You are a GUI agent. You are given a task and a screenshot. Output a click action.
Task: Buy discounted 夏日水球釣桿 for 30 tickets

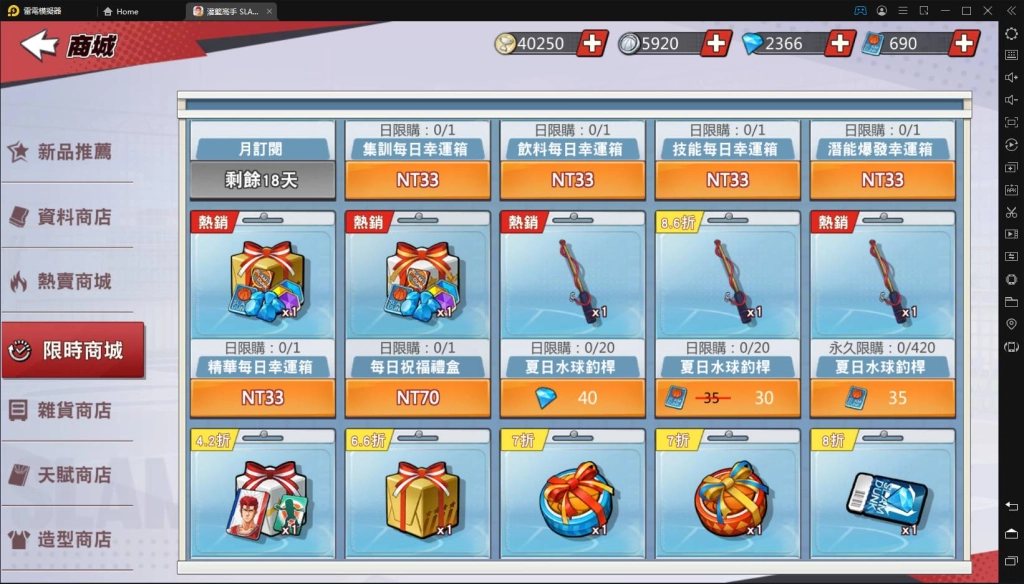[x=727, y=397]
